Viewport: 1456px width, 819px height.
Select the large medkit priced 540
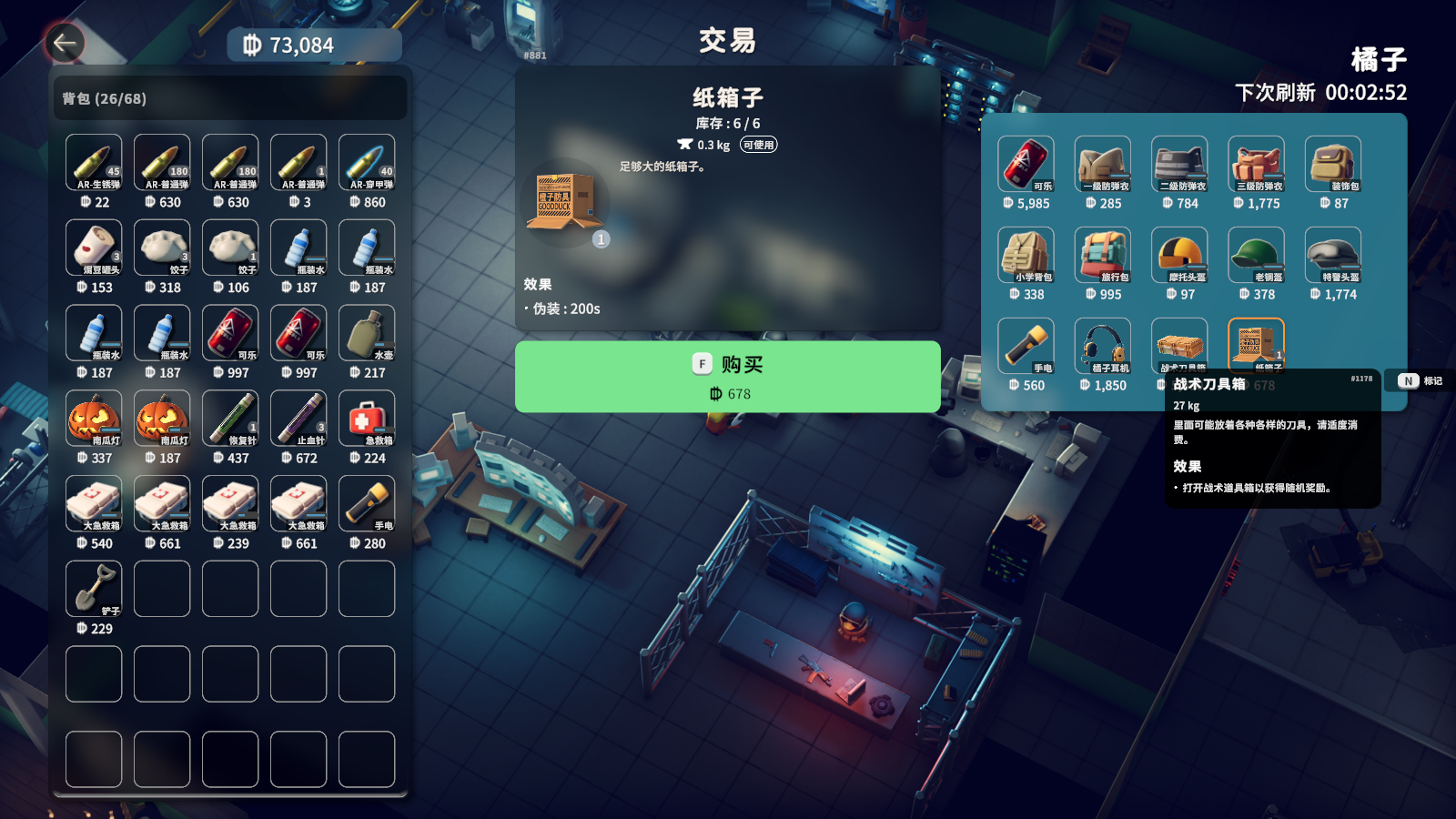tap(94, 503)
